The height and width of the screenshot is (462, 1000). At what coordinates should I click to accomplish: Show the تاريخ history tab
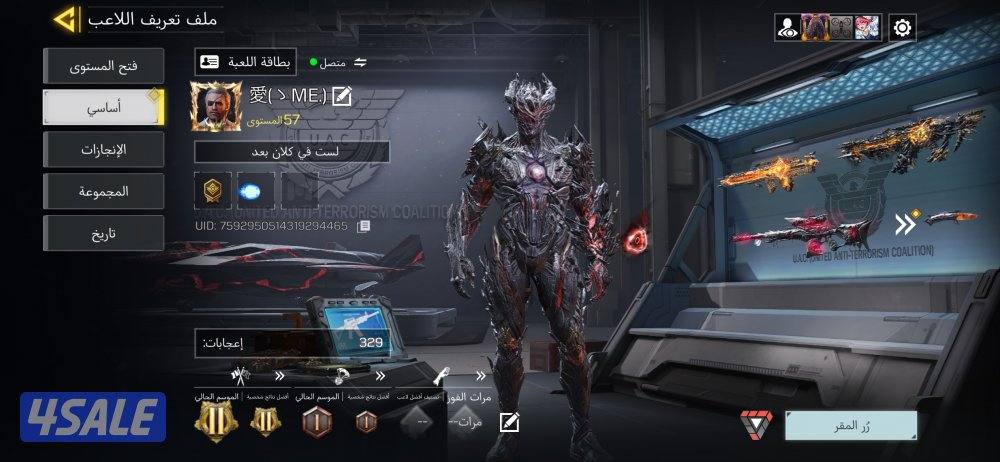[103, 233]
